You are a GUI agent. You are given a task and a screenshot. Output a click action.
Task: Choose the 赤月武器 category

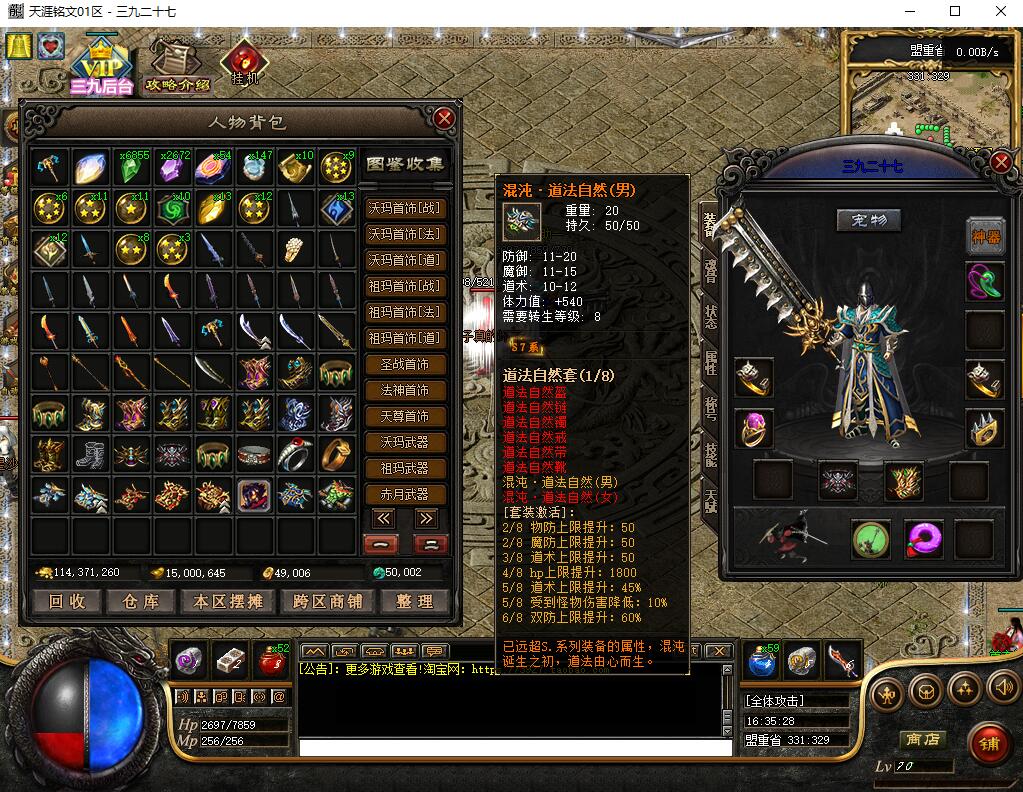point(405,494)
